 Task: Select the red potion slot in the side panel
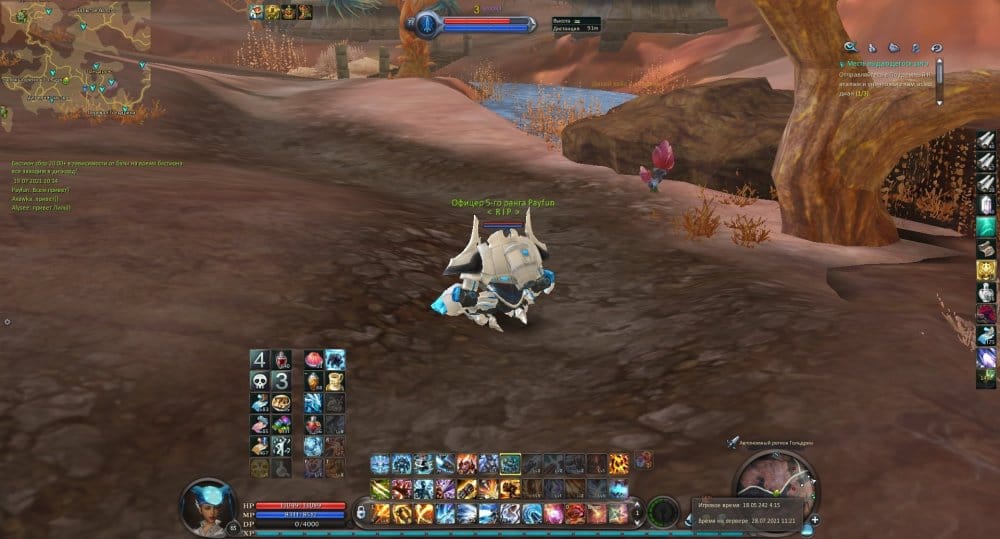click(x=283, y=359)
